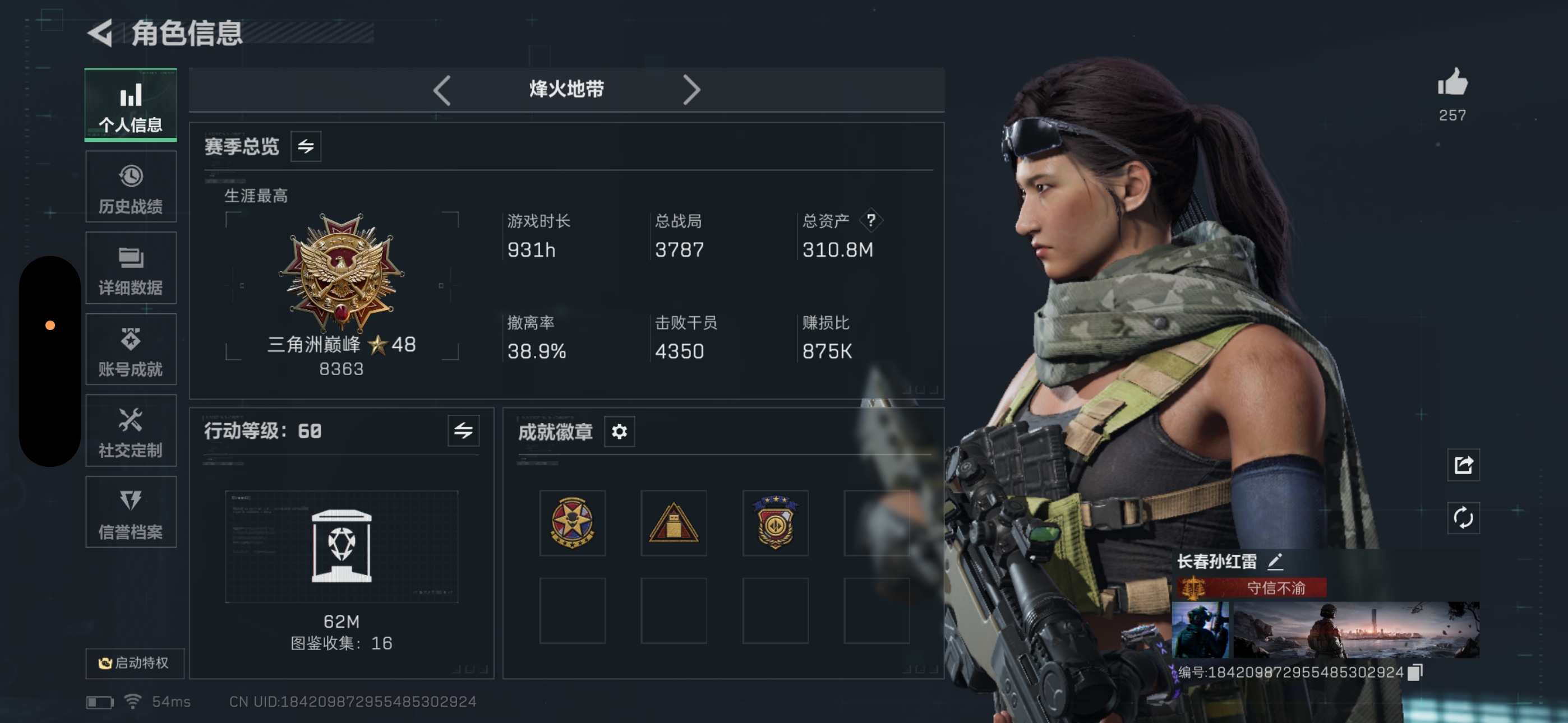Switch game mode using right chevron

pyautogui.click(x=692, y=90)
